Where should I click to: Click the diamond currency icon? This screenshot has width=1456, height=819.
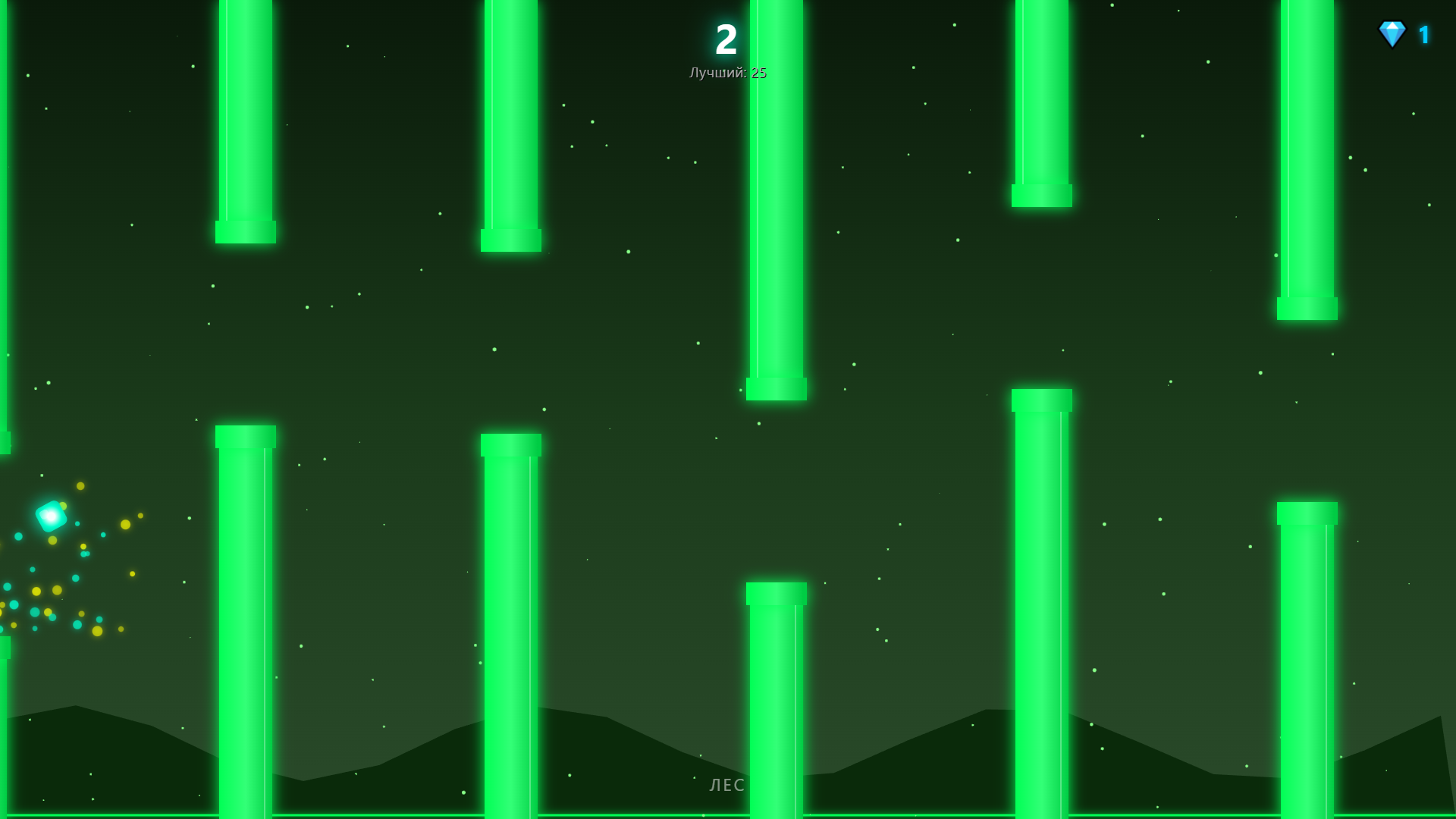[x=1394, y=33]
